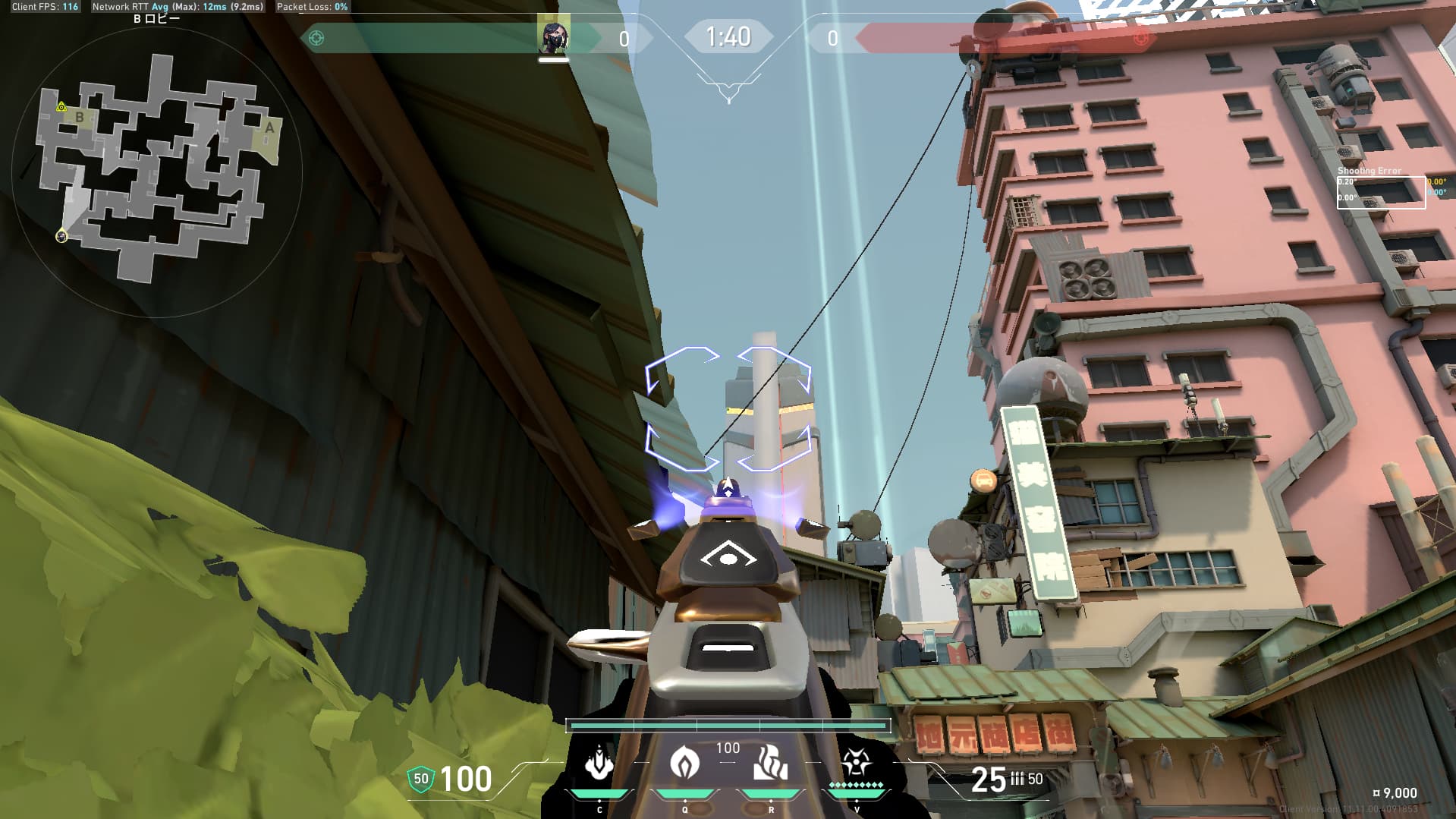Select the A site label on minimap
Screen dimensions: 1456x819
coord(269,128)
